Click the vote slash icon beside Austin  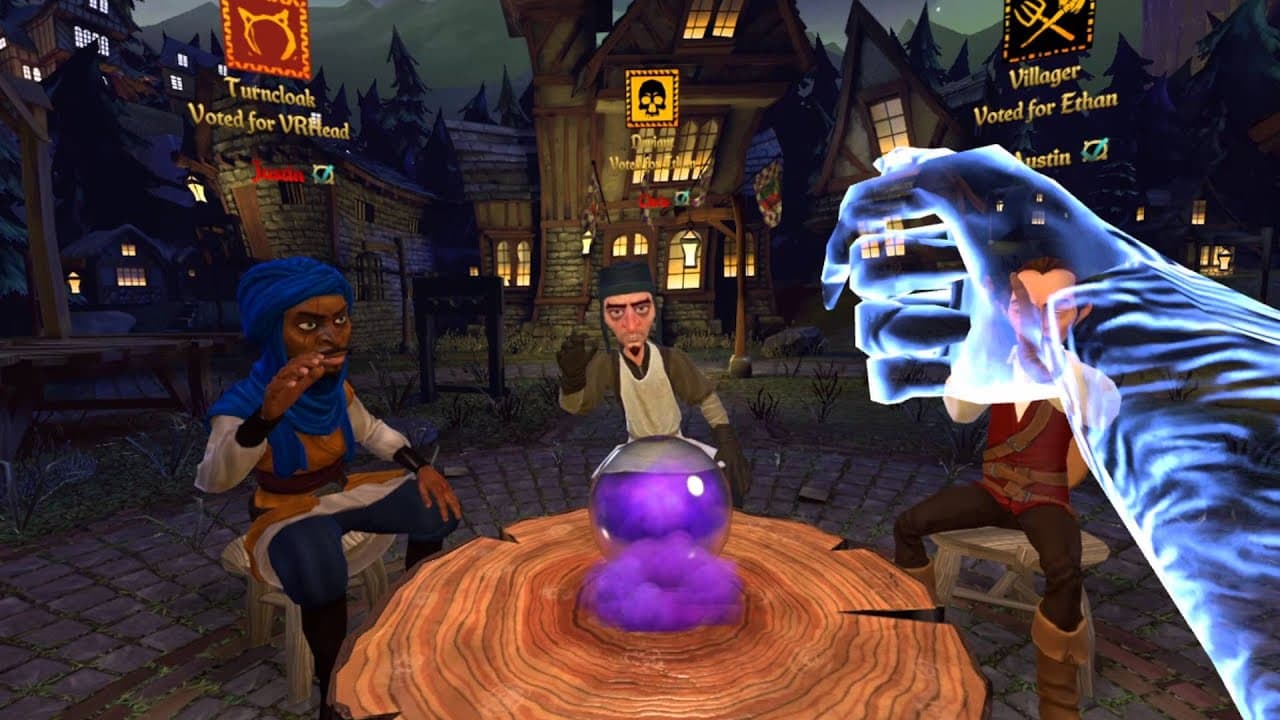(x=1096, y=150)
